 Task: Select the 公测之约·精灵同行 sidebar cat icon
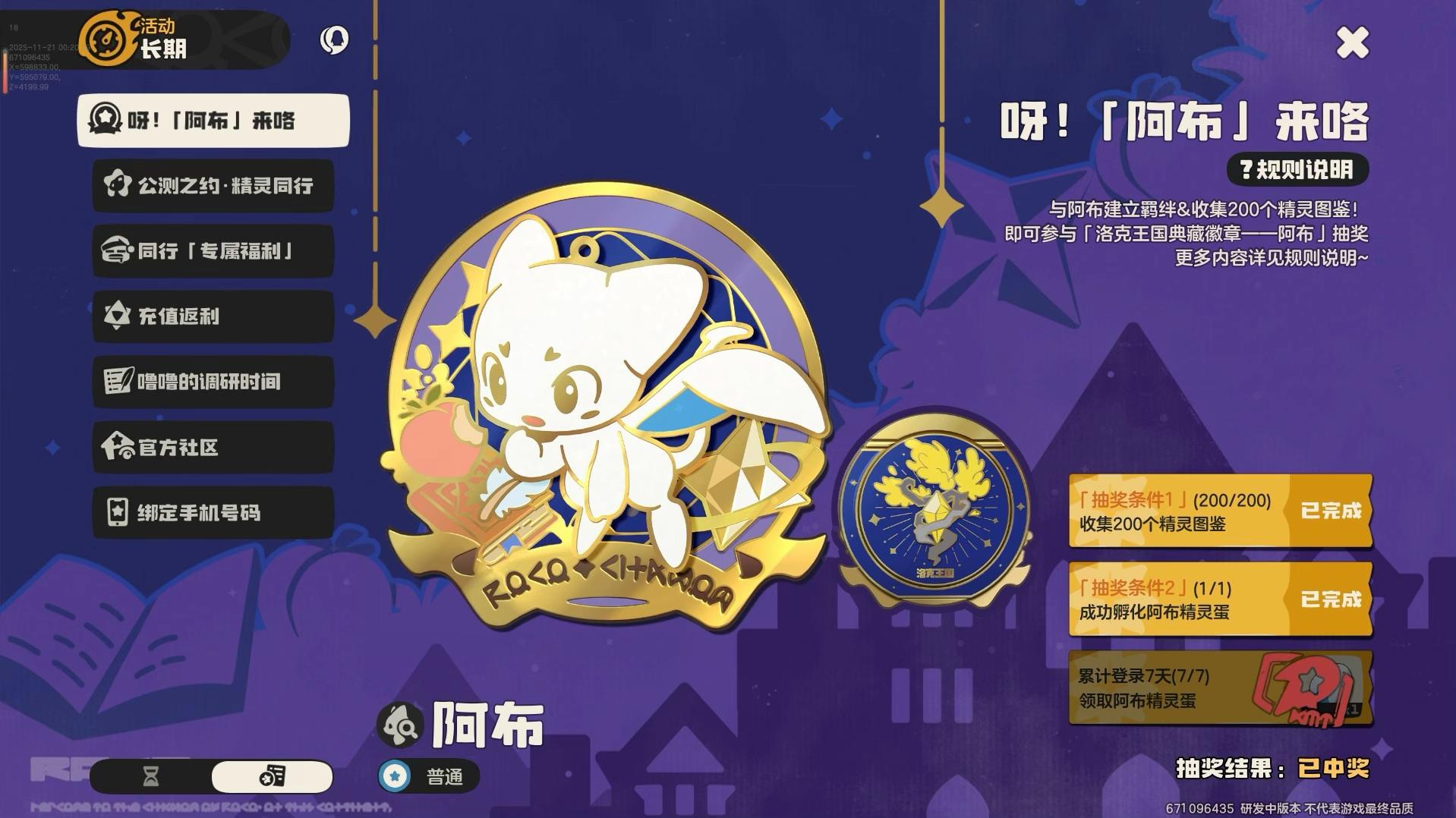(x=115, y=186)
